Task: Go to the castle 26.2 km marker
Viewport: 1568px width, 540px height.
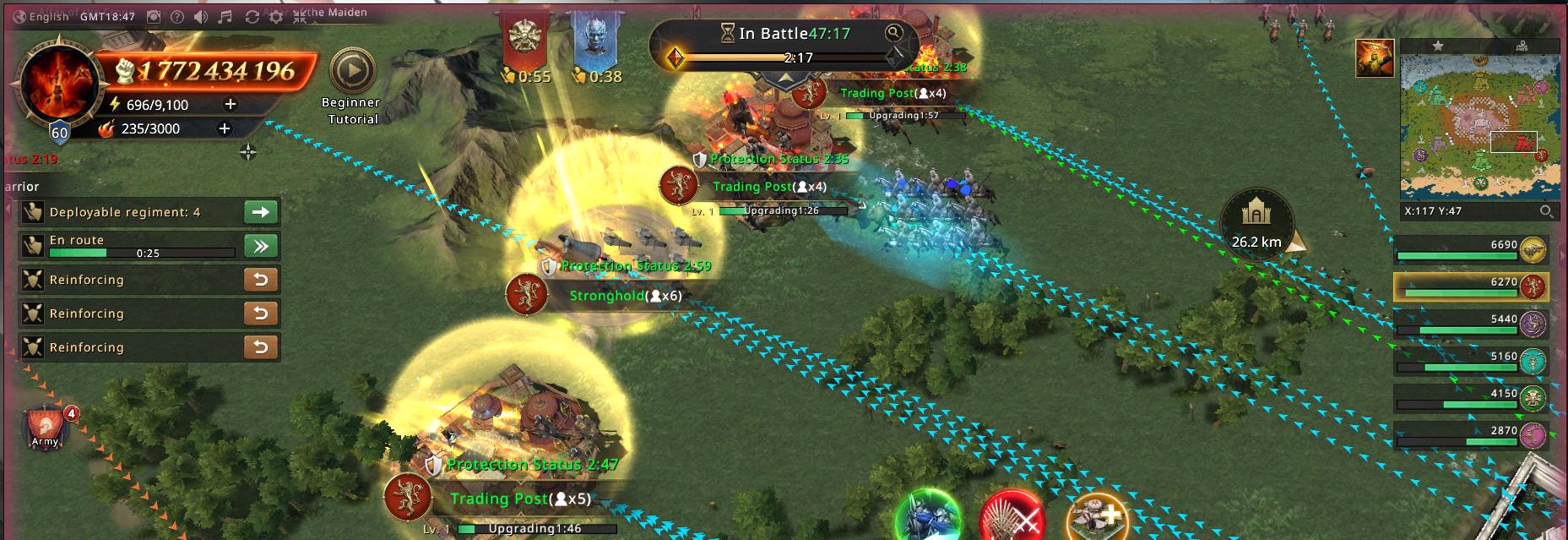Action: point(1256,222)
